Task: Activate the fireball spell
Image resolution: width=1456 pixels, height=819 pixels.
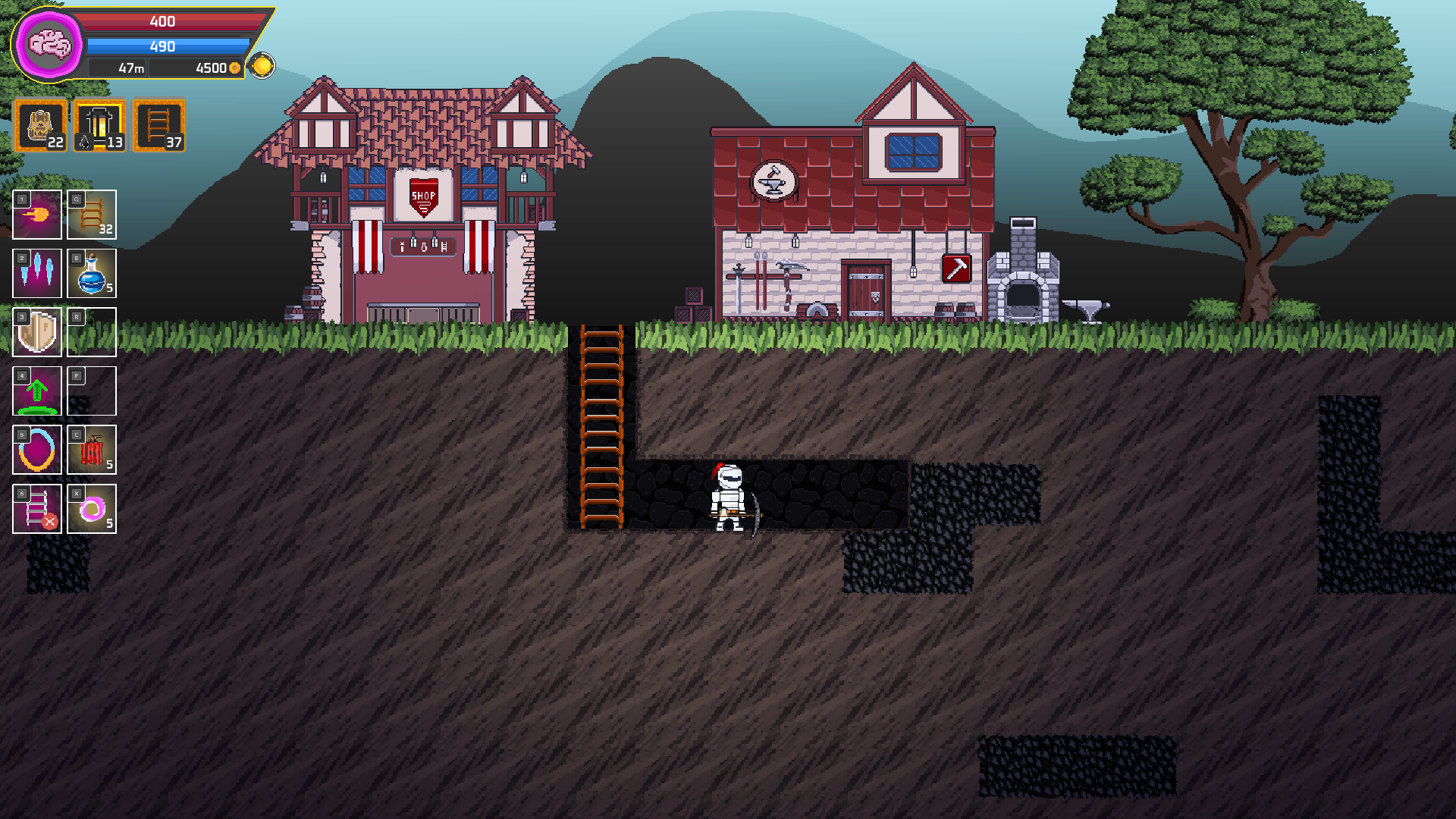Action: point(37,215)
